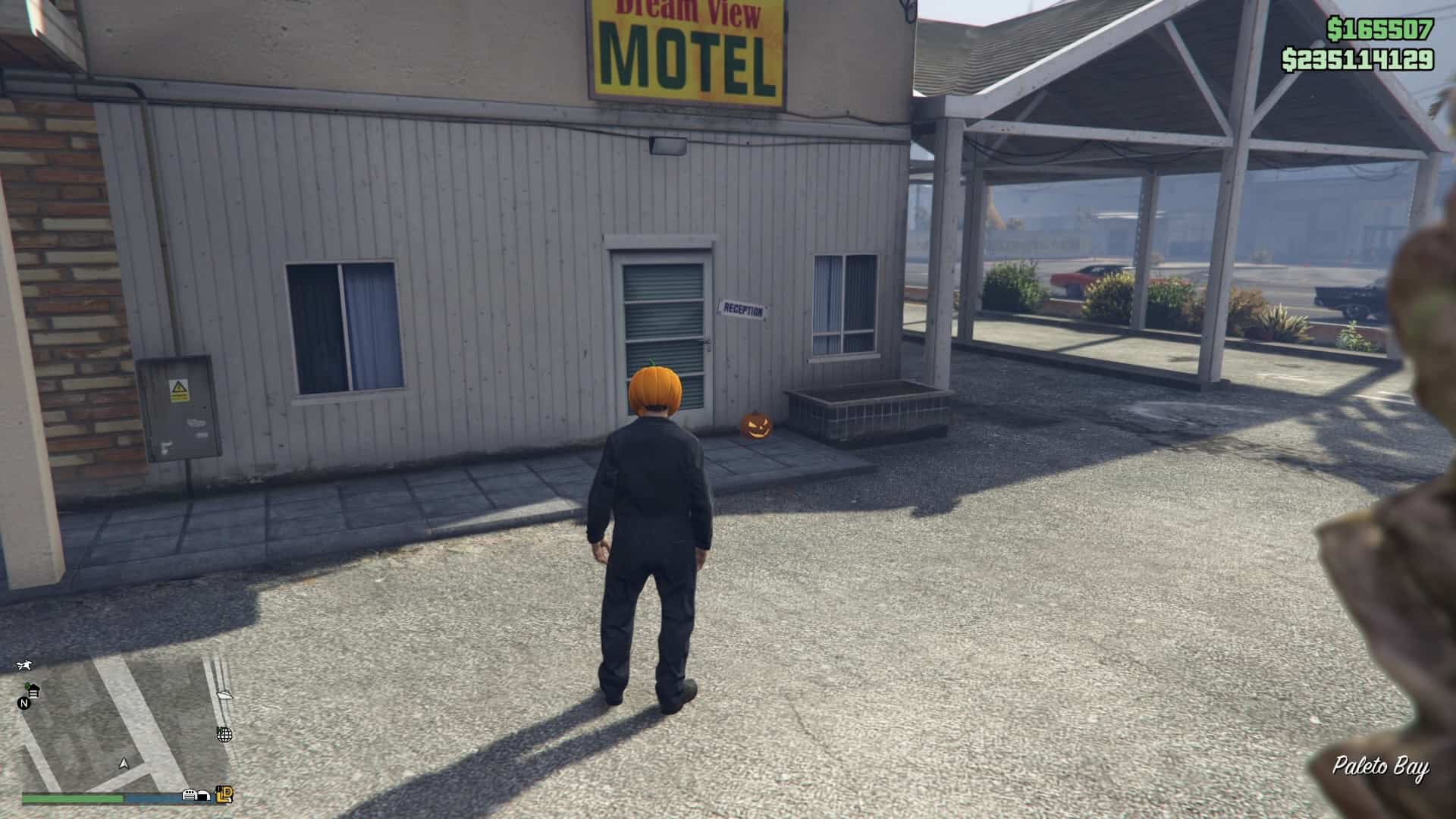The height and width of the screenshot is (819, 1456).
Task: Select the LS Customs blip on the minimap
Action: pyautogui.click(x=224, y=795)
